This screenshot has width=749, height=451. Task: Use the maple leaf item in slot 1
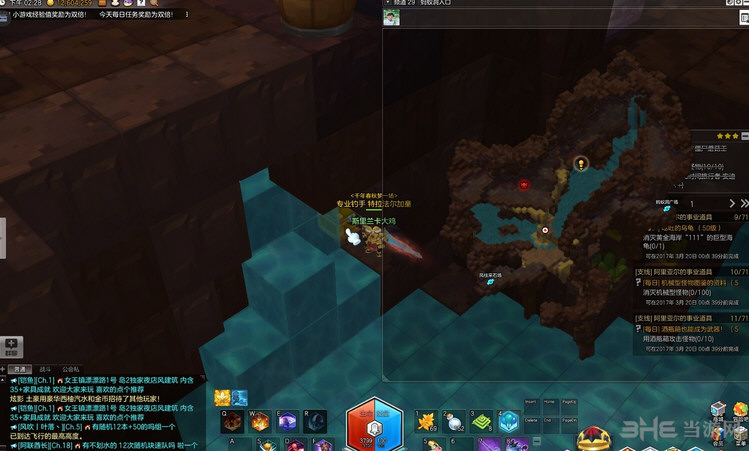(x=425, y=421)
